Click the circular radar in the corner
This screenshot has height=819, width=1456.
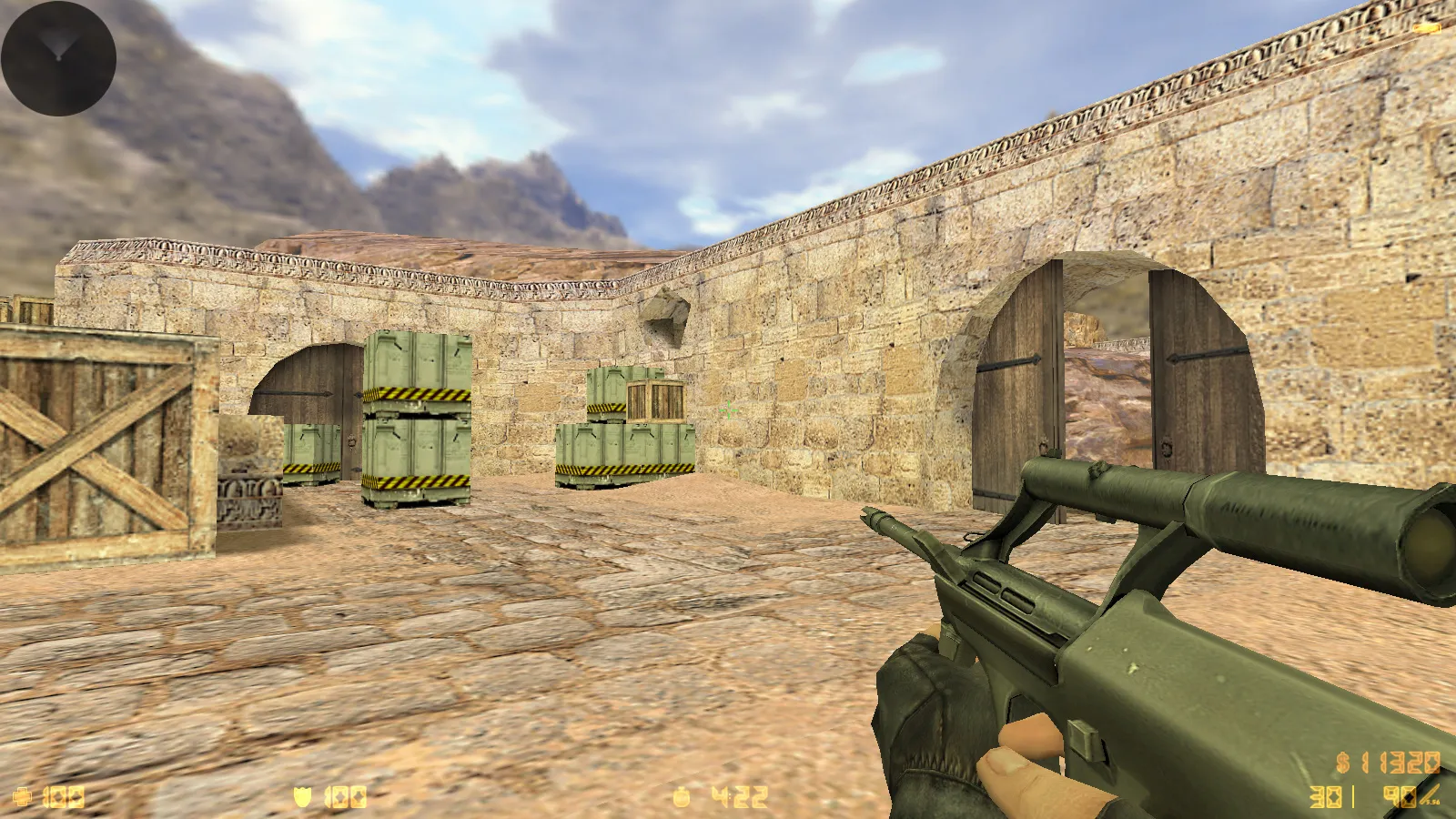(58, 58)
